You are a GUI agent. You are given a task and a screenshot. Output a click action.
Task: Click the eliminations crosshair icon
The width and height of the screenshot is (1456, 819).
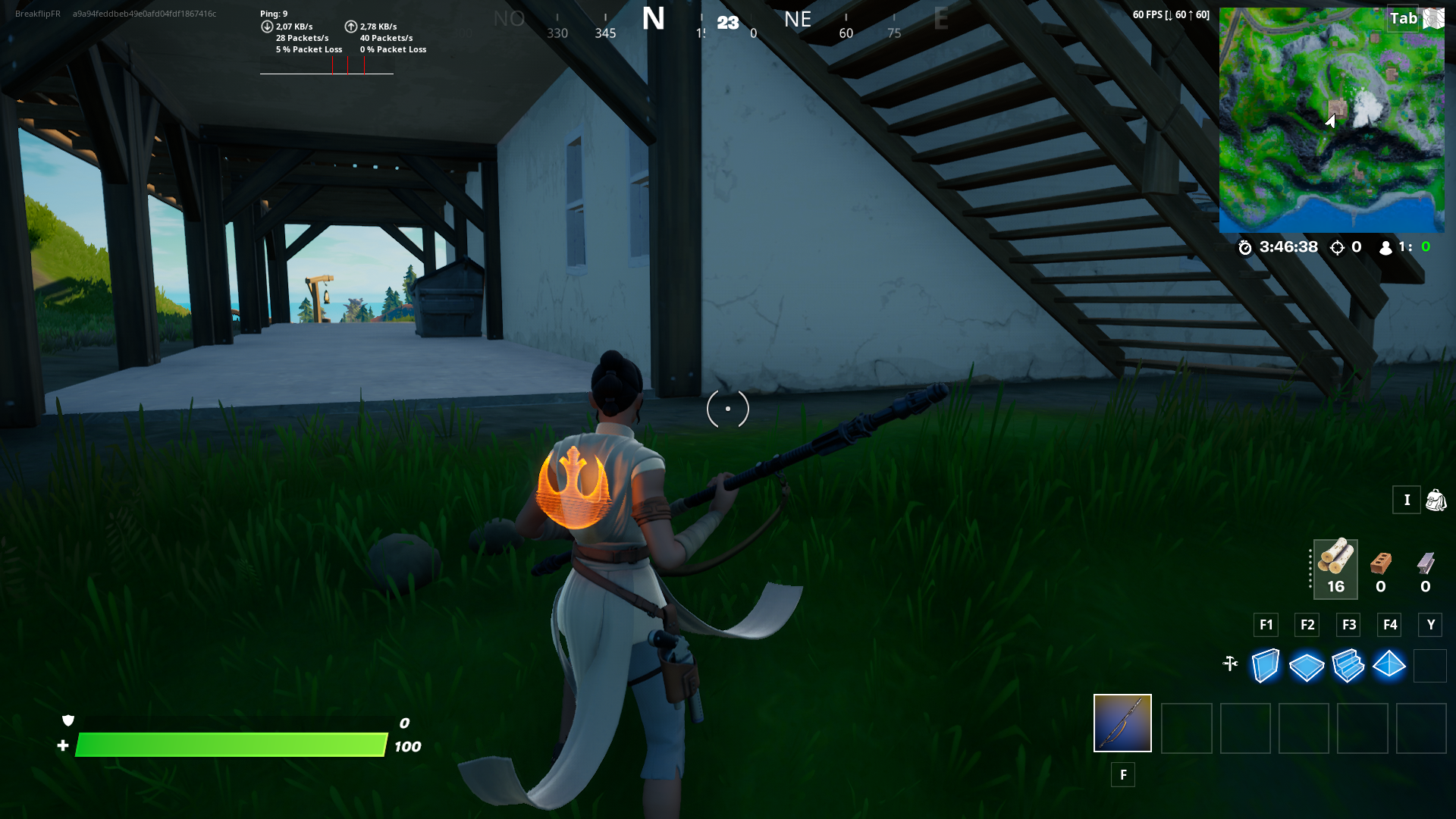coord(1336,247)
